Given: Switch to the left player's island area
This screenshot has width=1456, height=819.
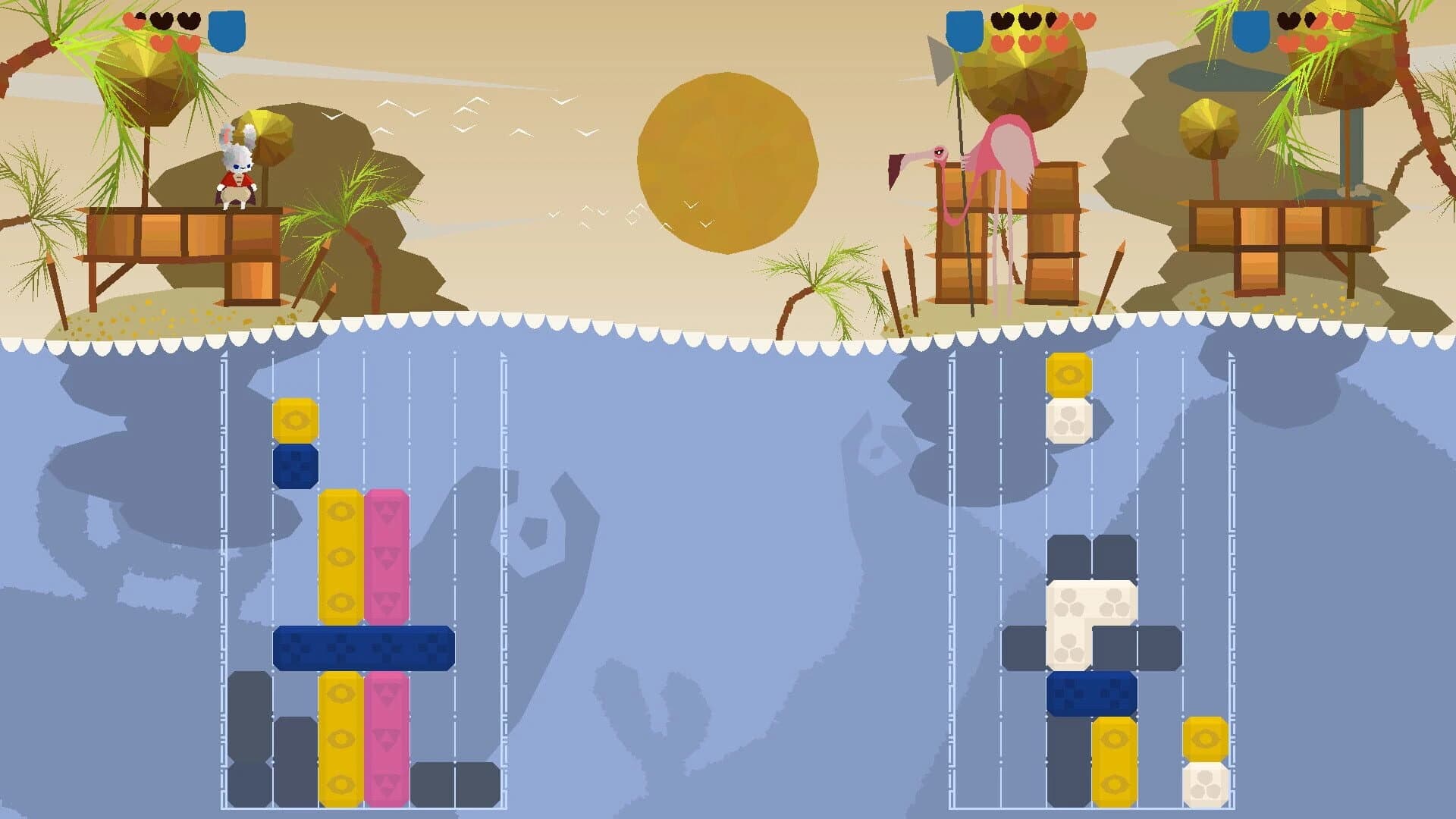Looking at the screenshot, I should (190, 227).
